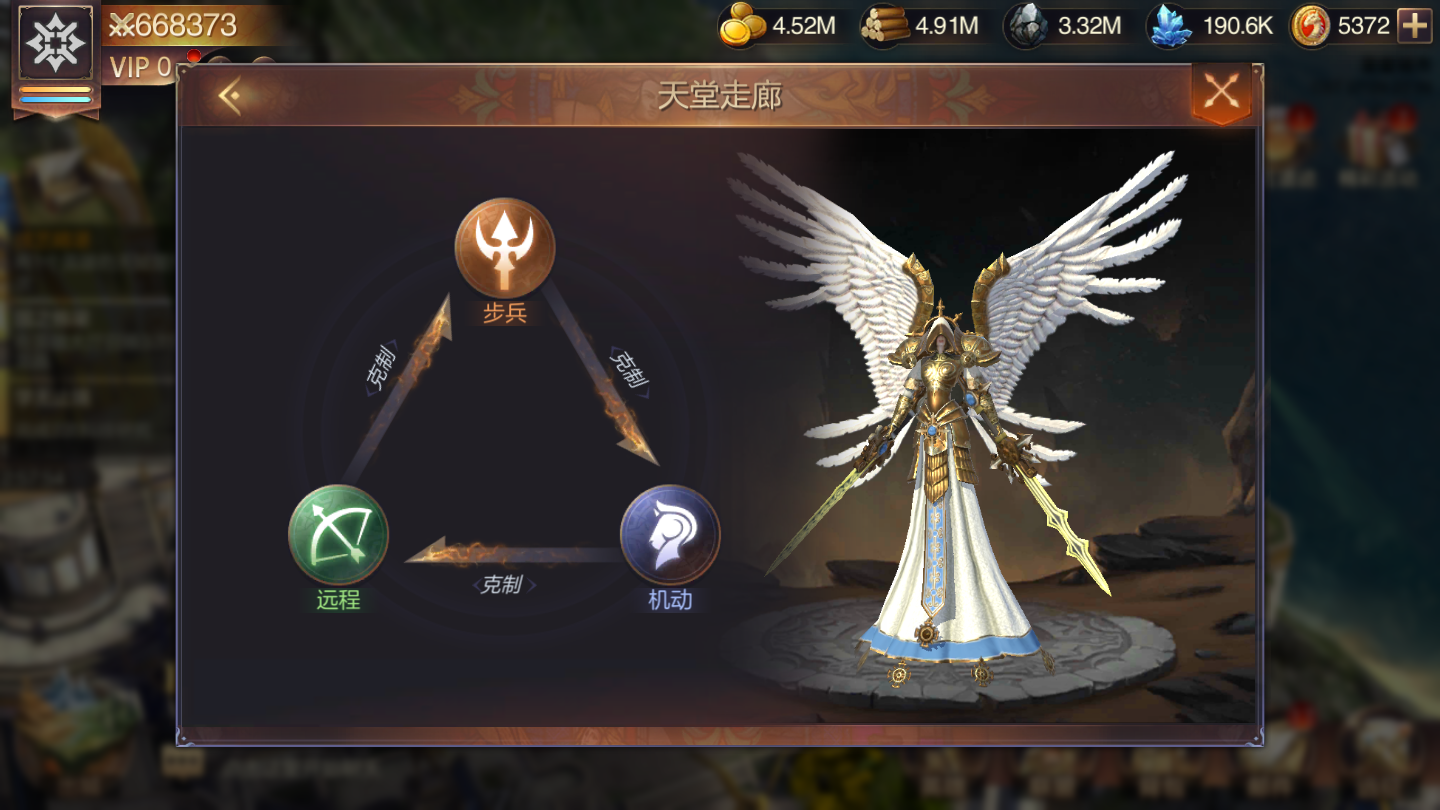Viewport: 1440px width, 810px height.
Task: Tap the stone ore resource
Action: point(1027,26)
